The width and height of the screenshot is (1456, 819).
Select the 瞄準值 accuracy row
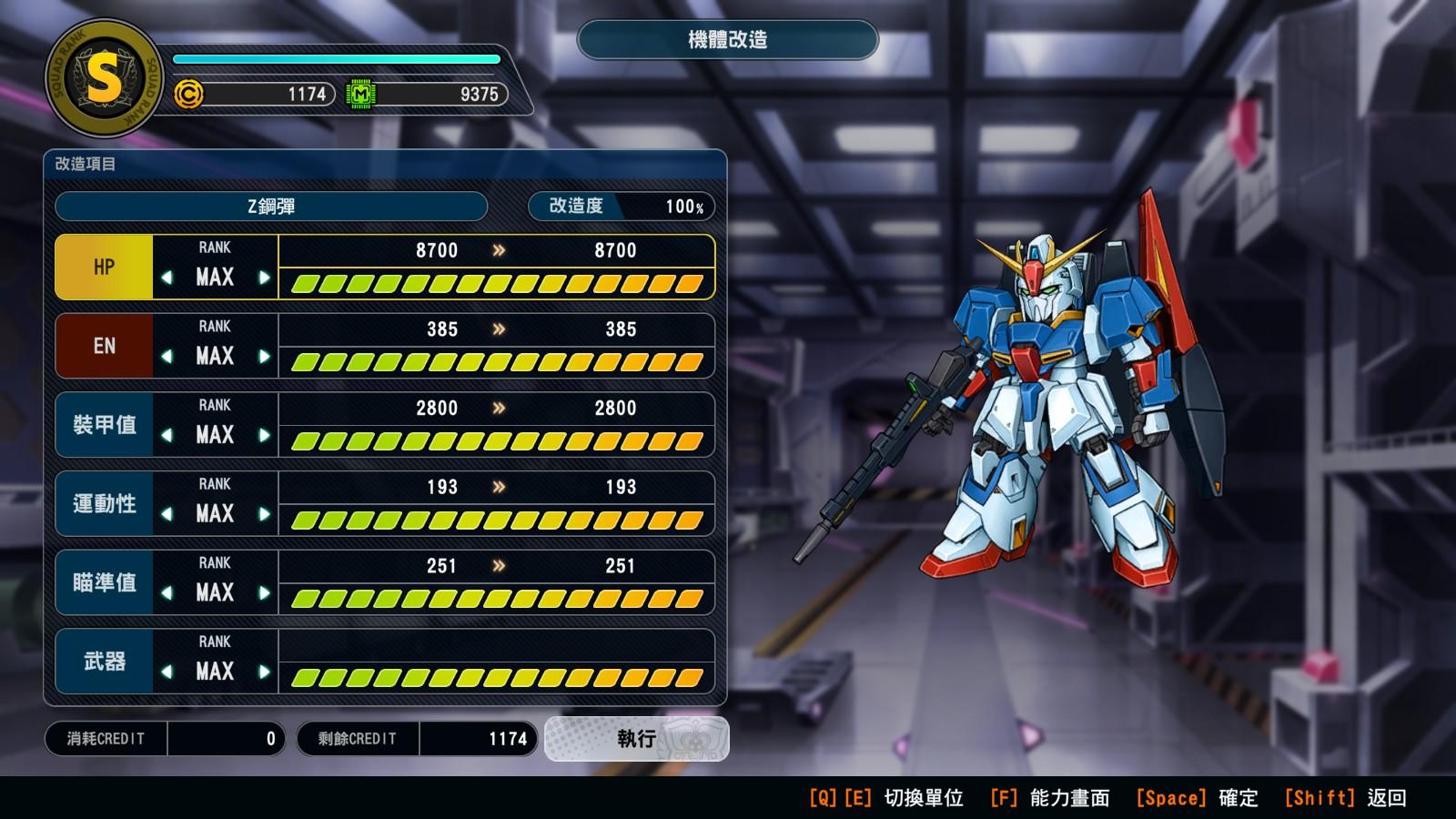point(104,582)
